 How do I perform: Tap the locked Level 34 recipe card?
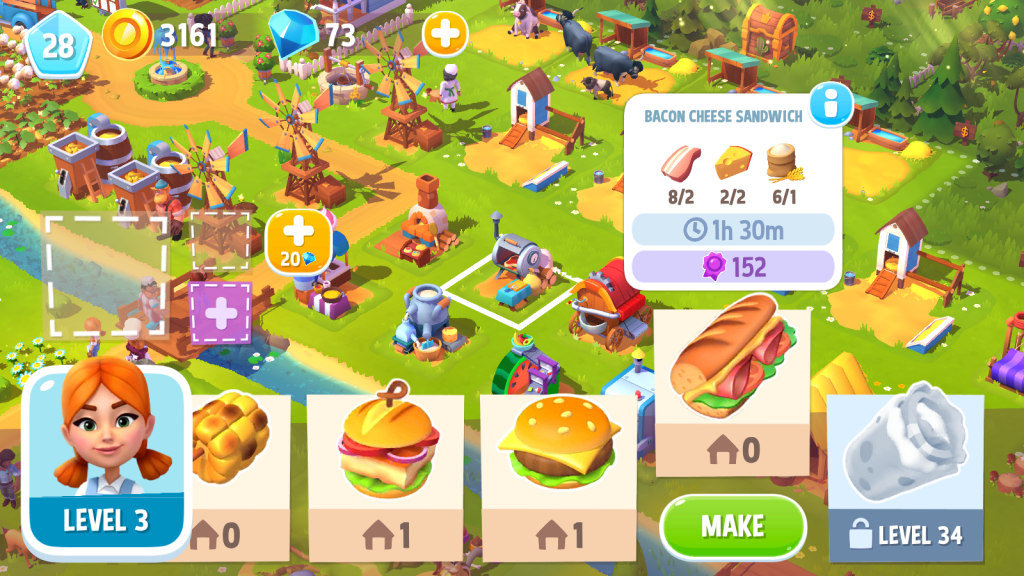(905, 476)
